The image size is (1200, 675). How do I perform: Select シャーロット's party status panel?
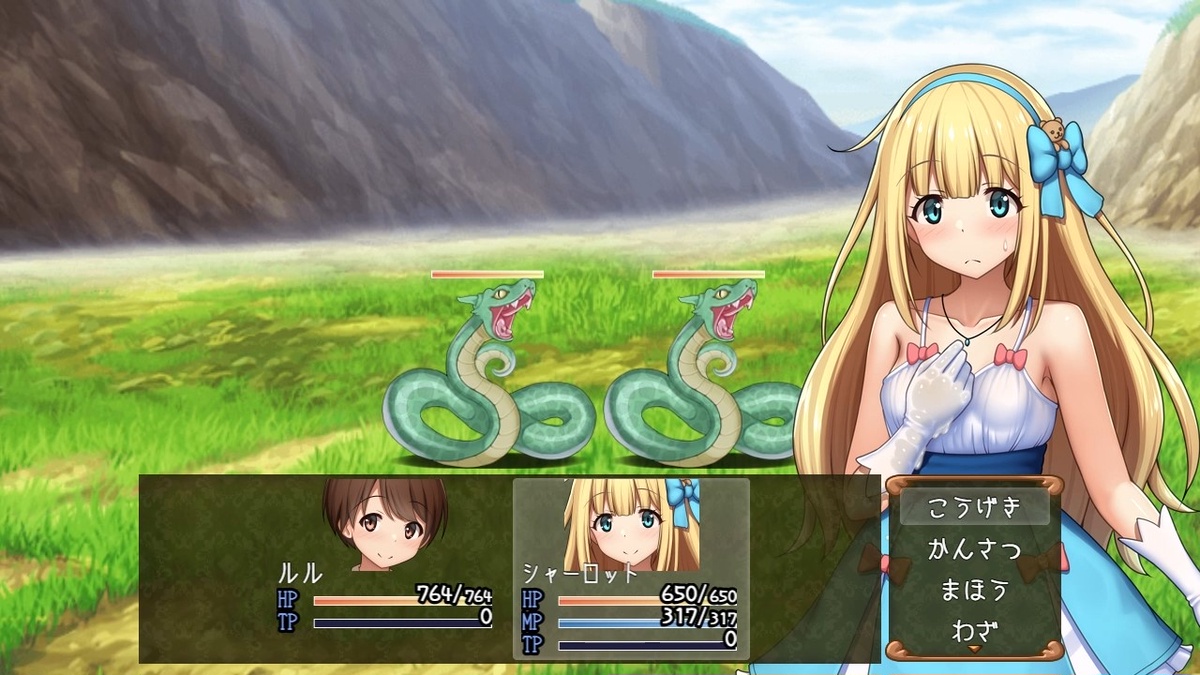point(631,568)
